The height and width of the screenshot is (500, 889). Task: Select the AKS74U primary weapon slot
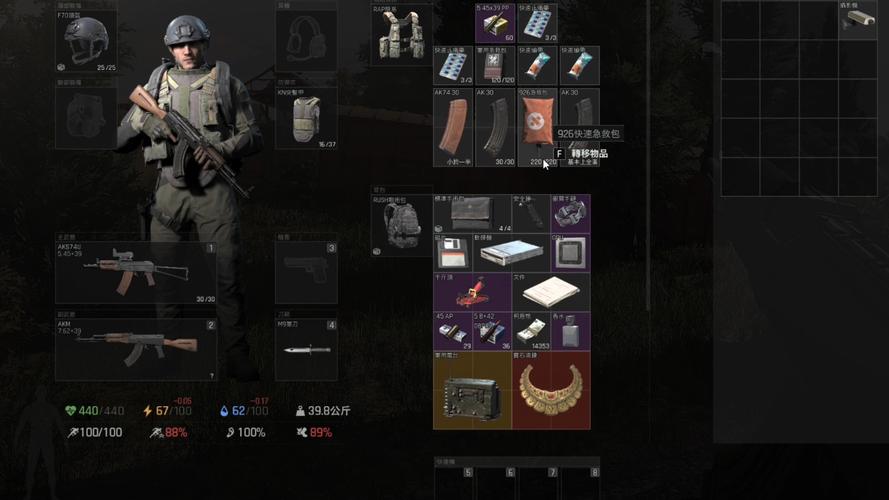coord(136,272)
